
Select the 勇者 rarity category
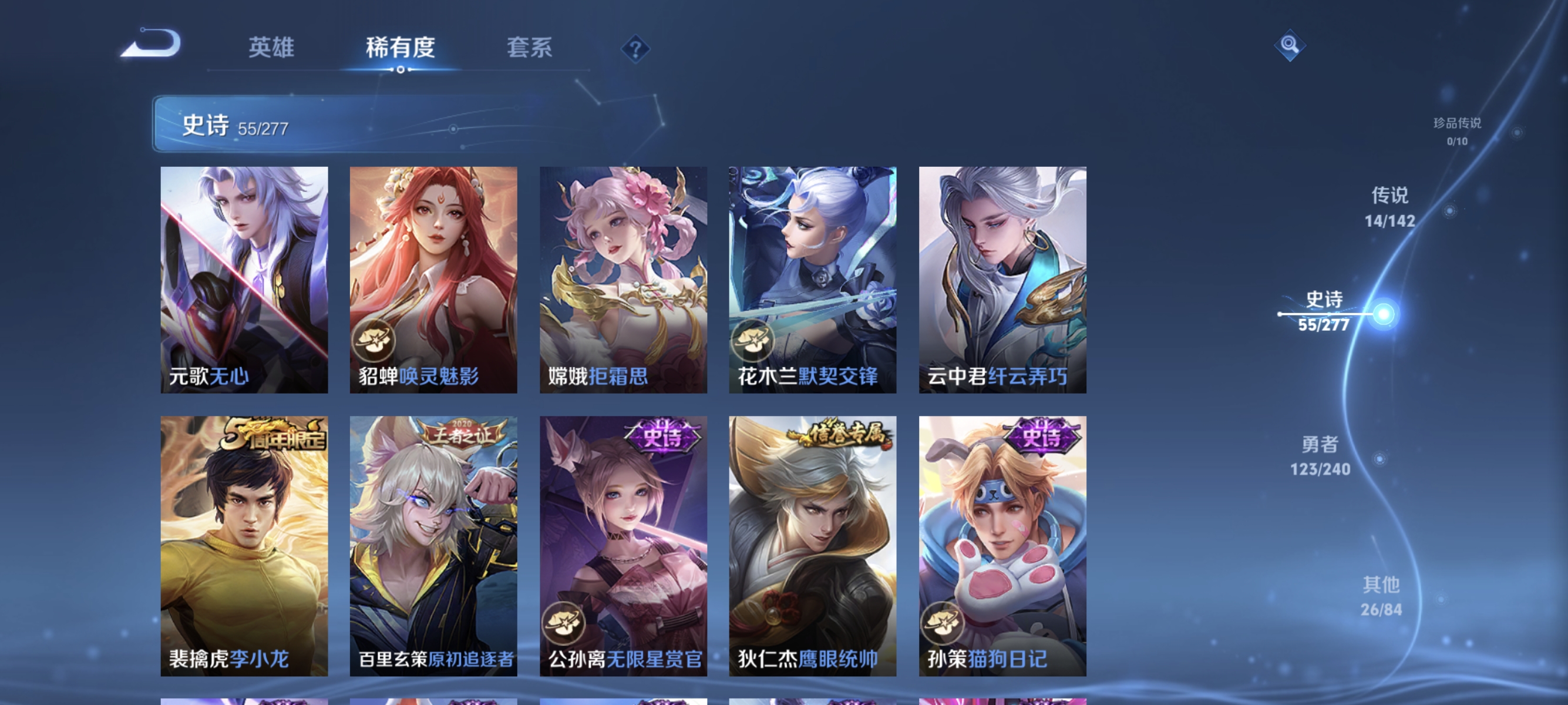tap(1320, 456)
